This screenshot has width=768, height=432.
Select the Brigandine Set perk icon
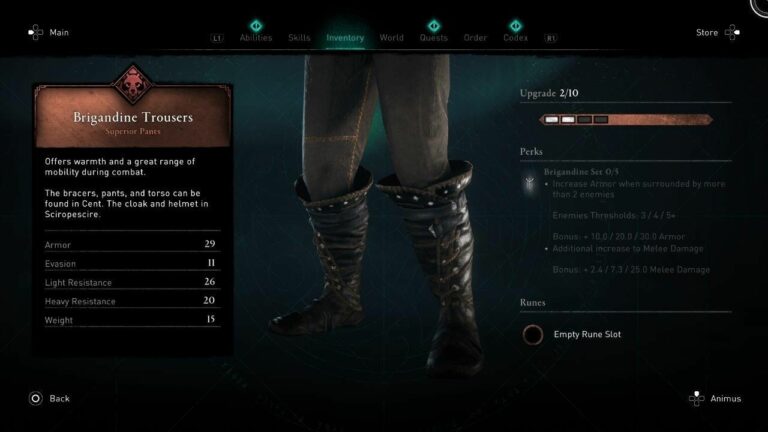coord(528,182)
